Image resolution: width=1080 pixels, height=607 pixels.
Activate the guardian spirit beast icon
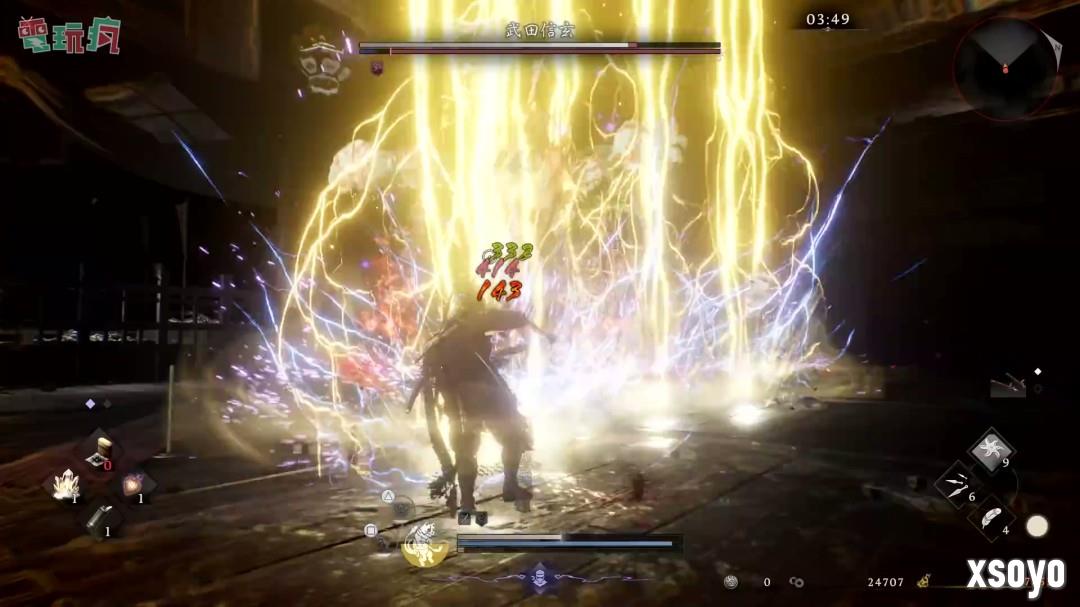pos(425,542)
